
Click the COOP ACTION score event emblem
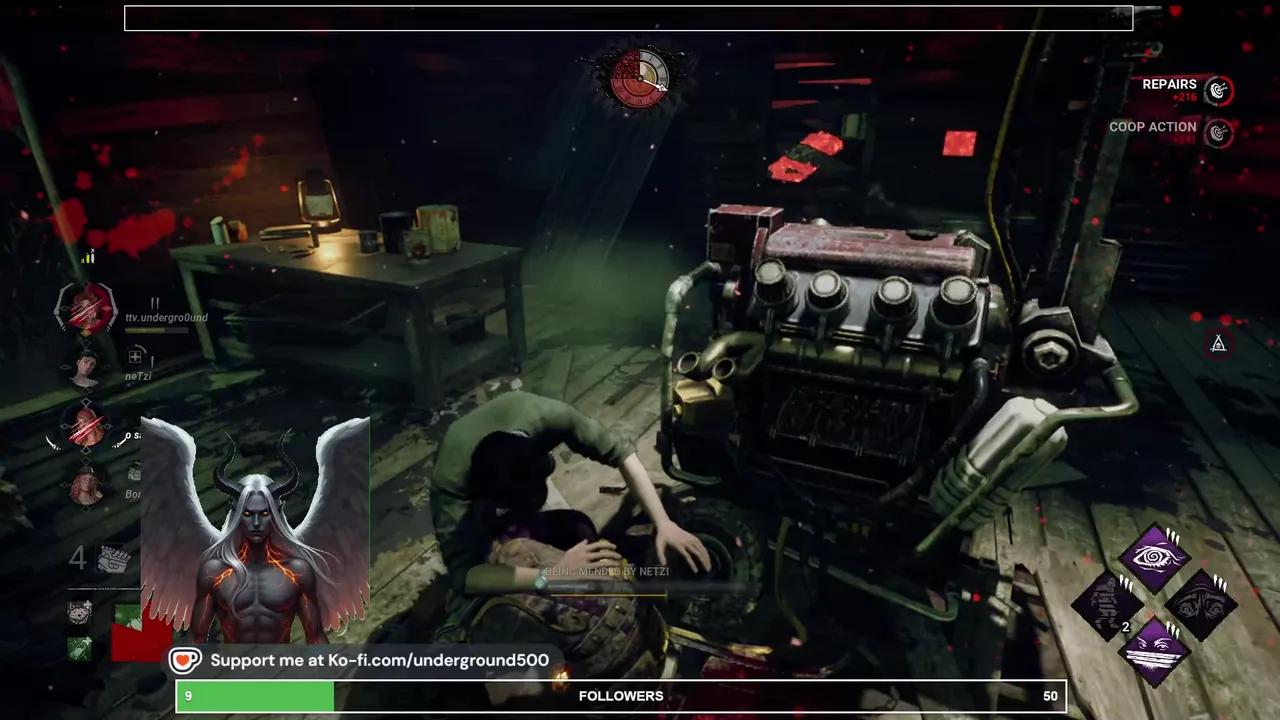1218,132
